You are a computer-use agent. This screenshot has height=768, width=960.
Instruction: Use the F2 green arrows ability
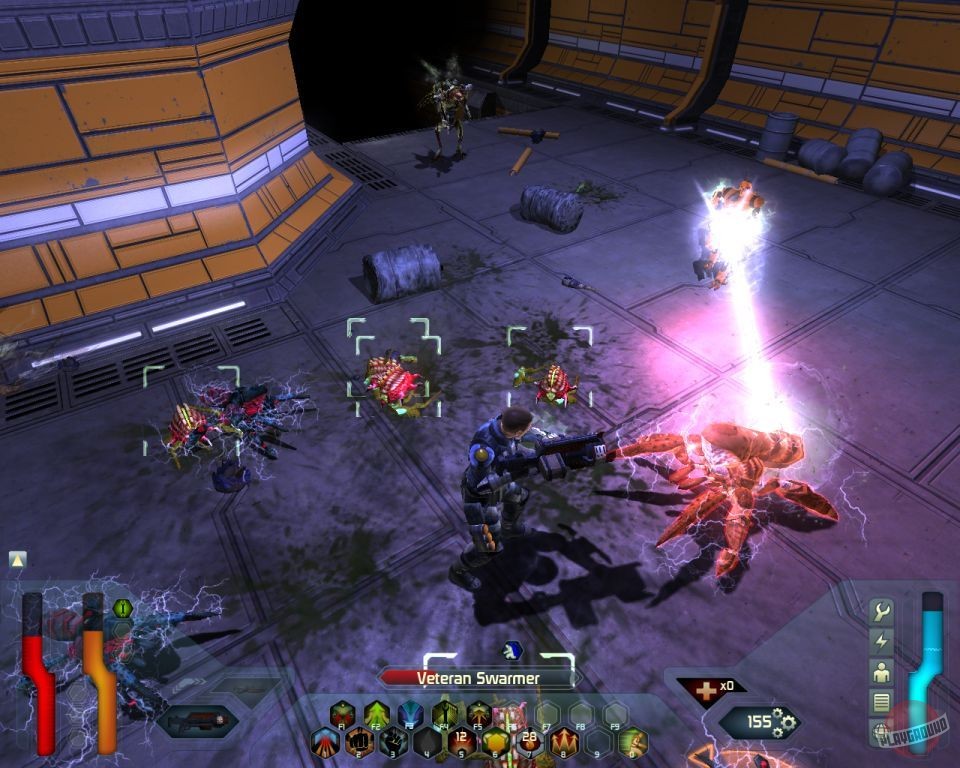click(377, 715)
